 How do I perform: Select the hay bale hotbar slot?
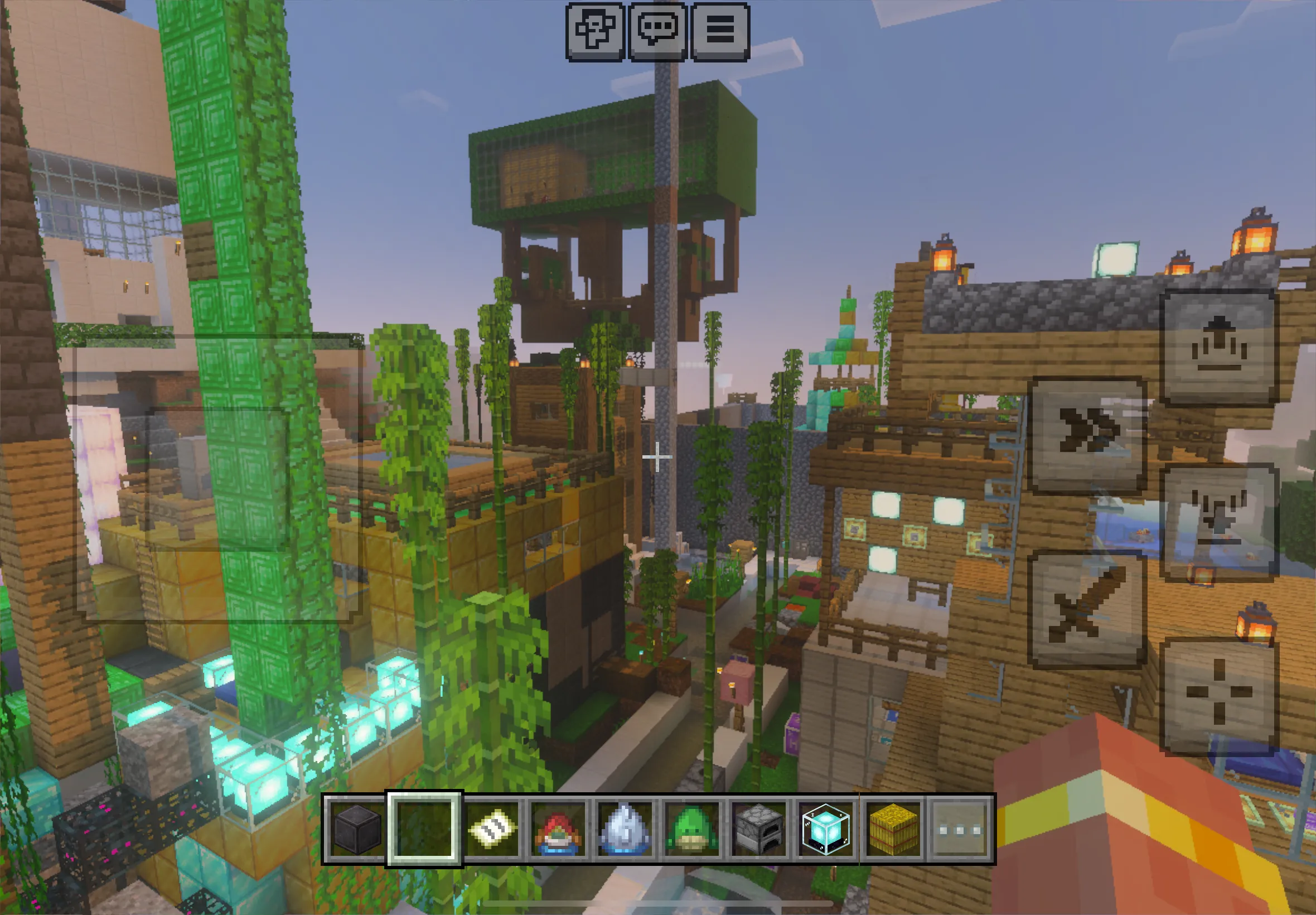tap(893, 829)
